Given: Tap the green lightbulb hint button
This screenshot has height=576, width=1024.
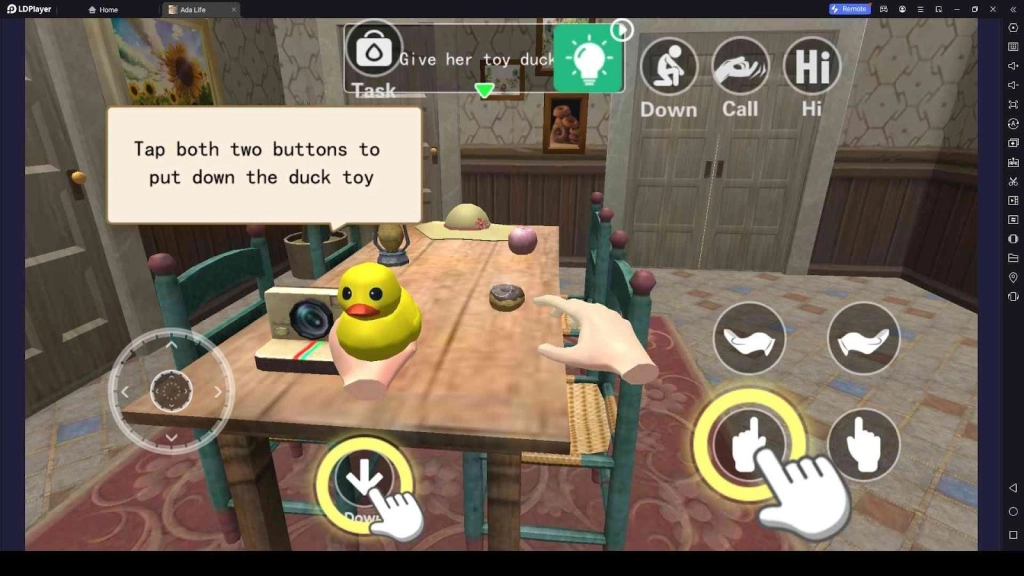Looking at the screenshot, I should click(588, 58).
